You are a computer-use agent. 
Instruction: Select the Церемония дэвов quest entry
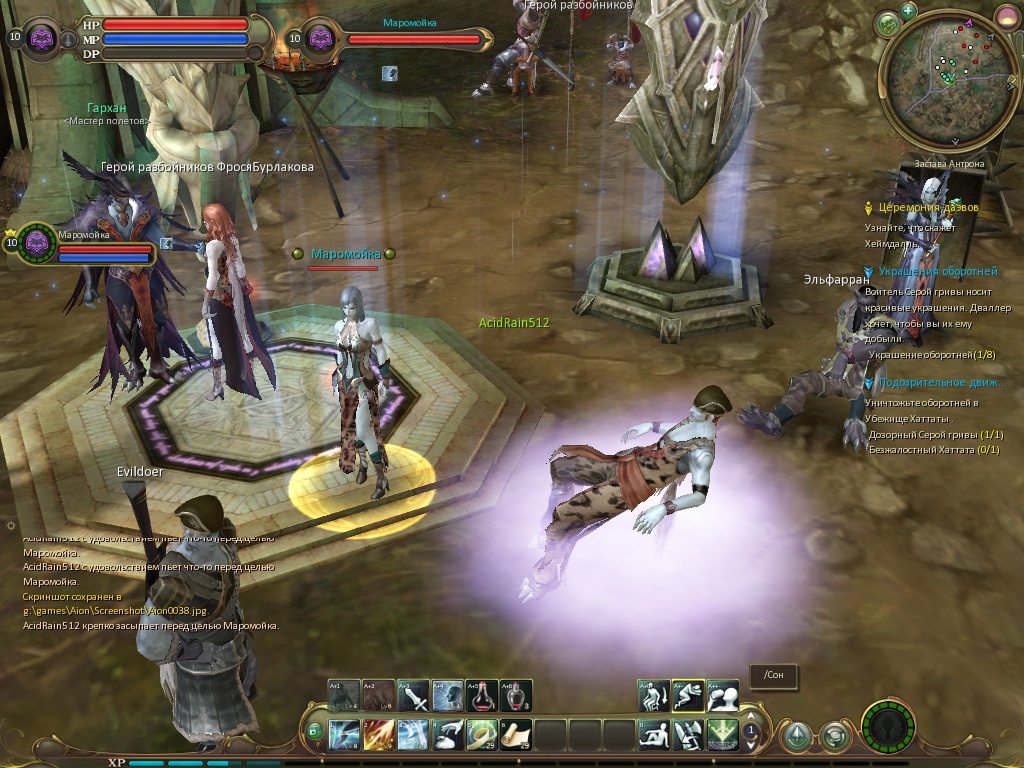927,208
